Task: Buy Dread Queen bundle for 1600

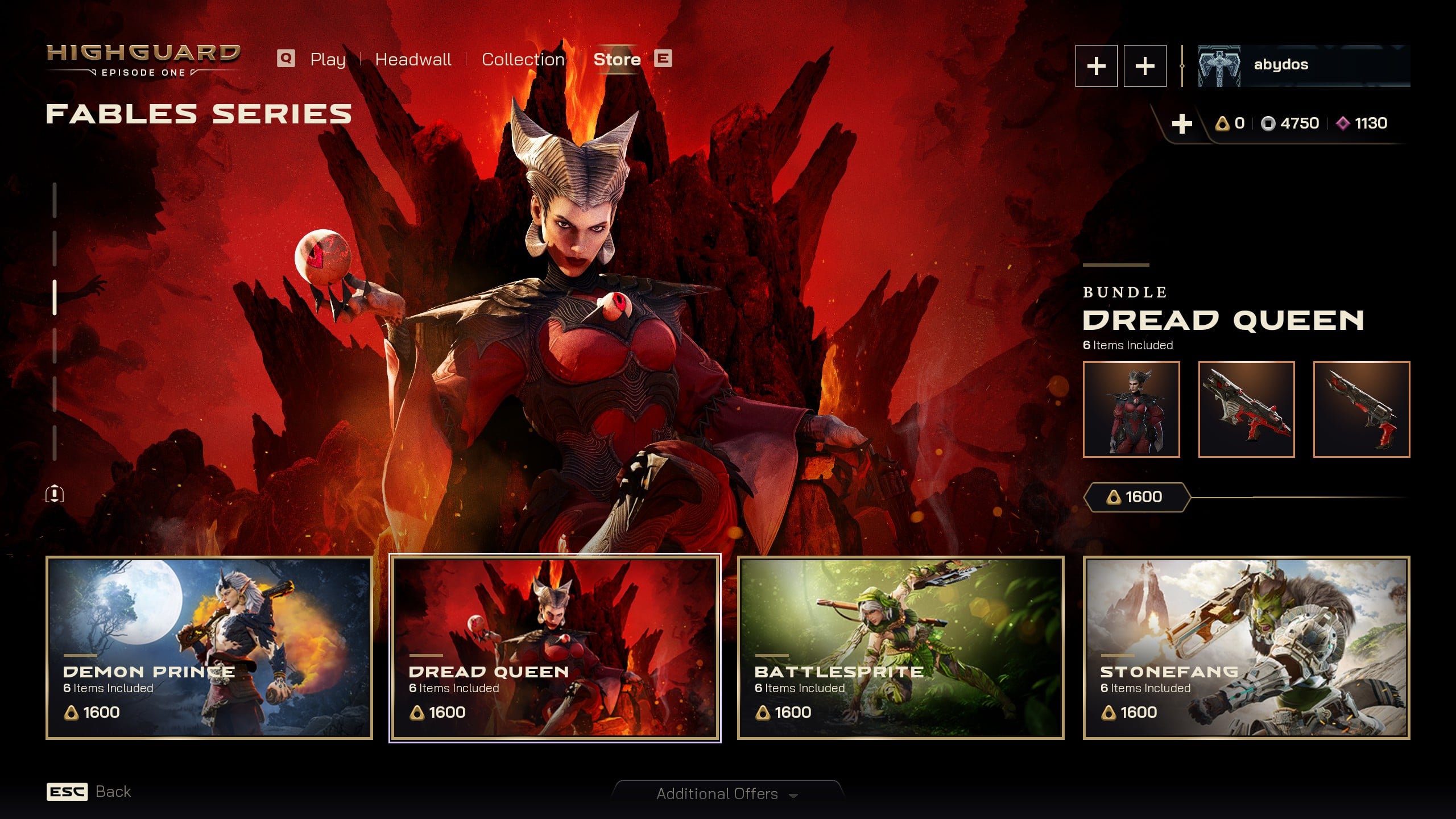Action: tap(1136, 497)
